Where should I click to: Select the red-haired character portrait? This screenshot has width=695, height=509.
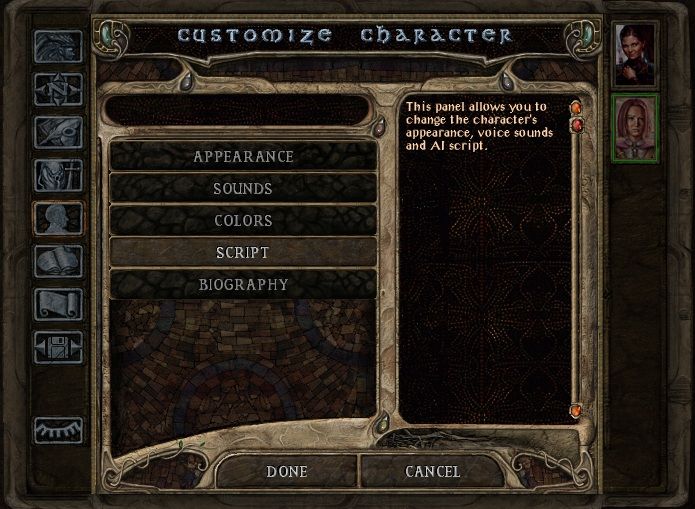coord(636,127)
